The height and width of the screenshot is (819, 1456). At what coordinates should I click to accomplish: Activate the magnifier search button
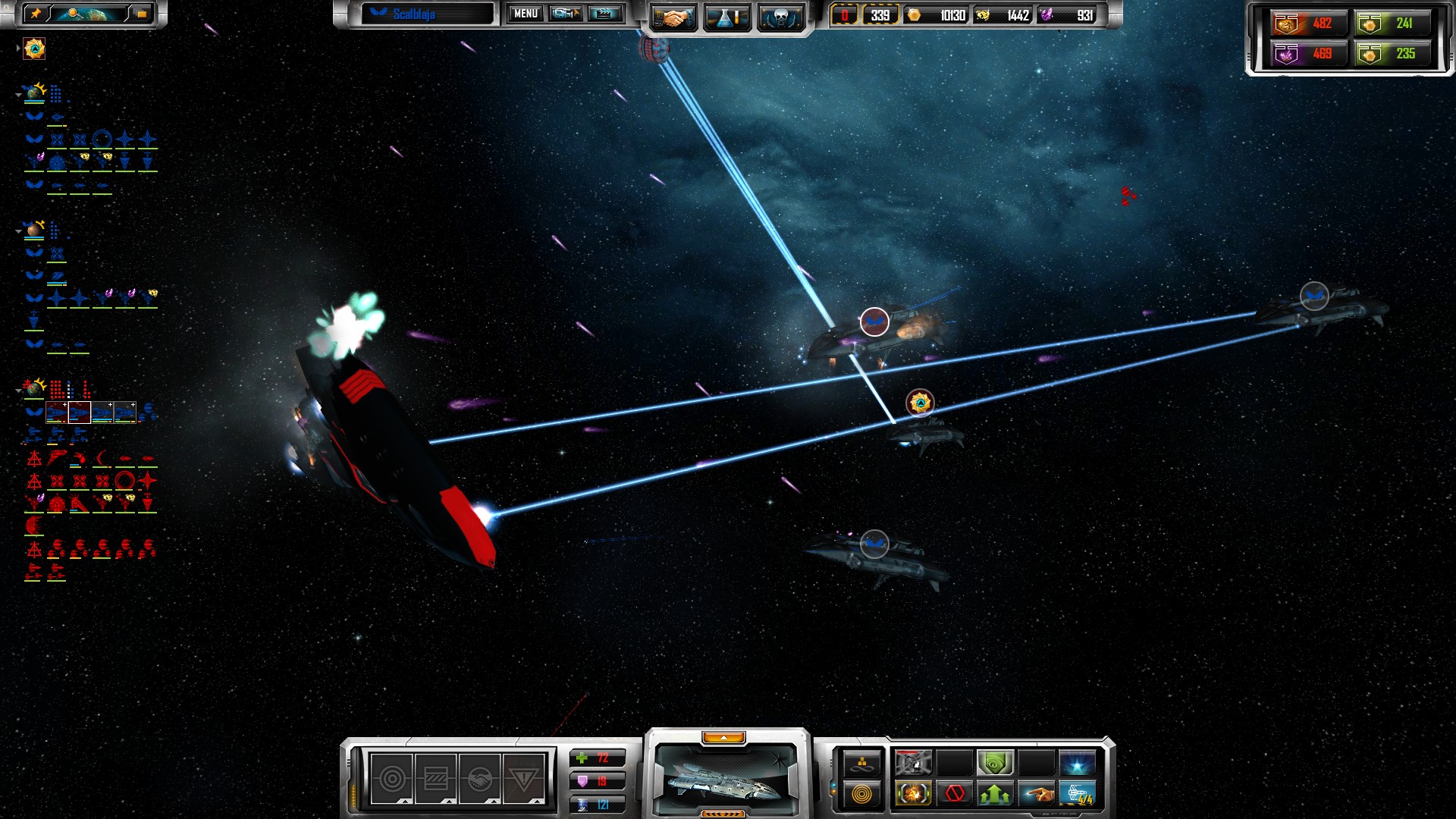74,14
